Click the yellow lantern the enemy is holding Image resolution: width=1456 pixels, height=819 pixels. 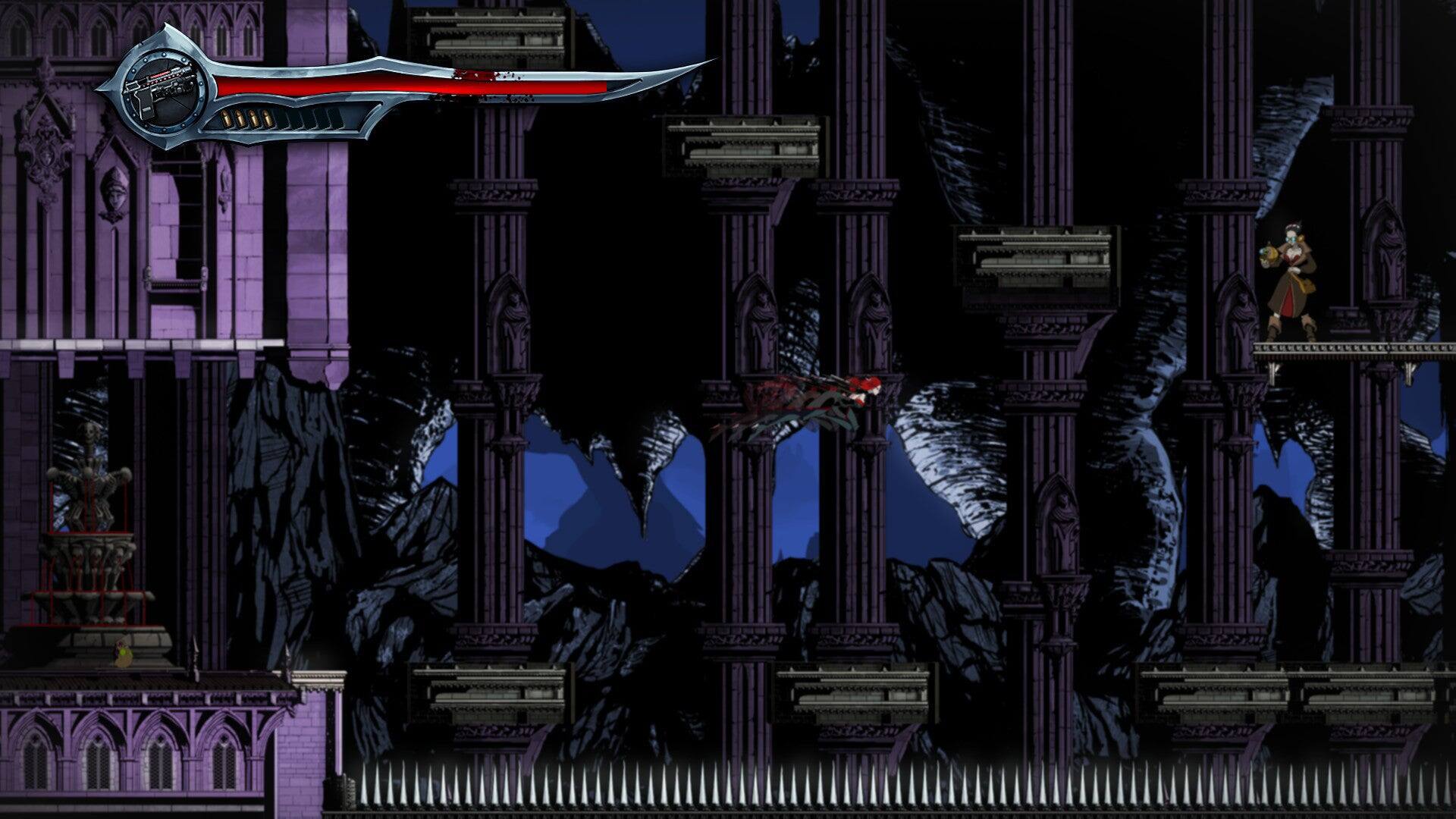tap(1268, 255)
